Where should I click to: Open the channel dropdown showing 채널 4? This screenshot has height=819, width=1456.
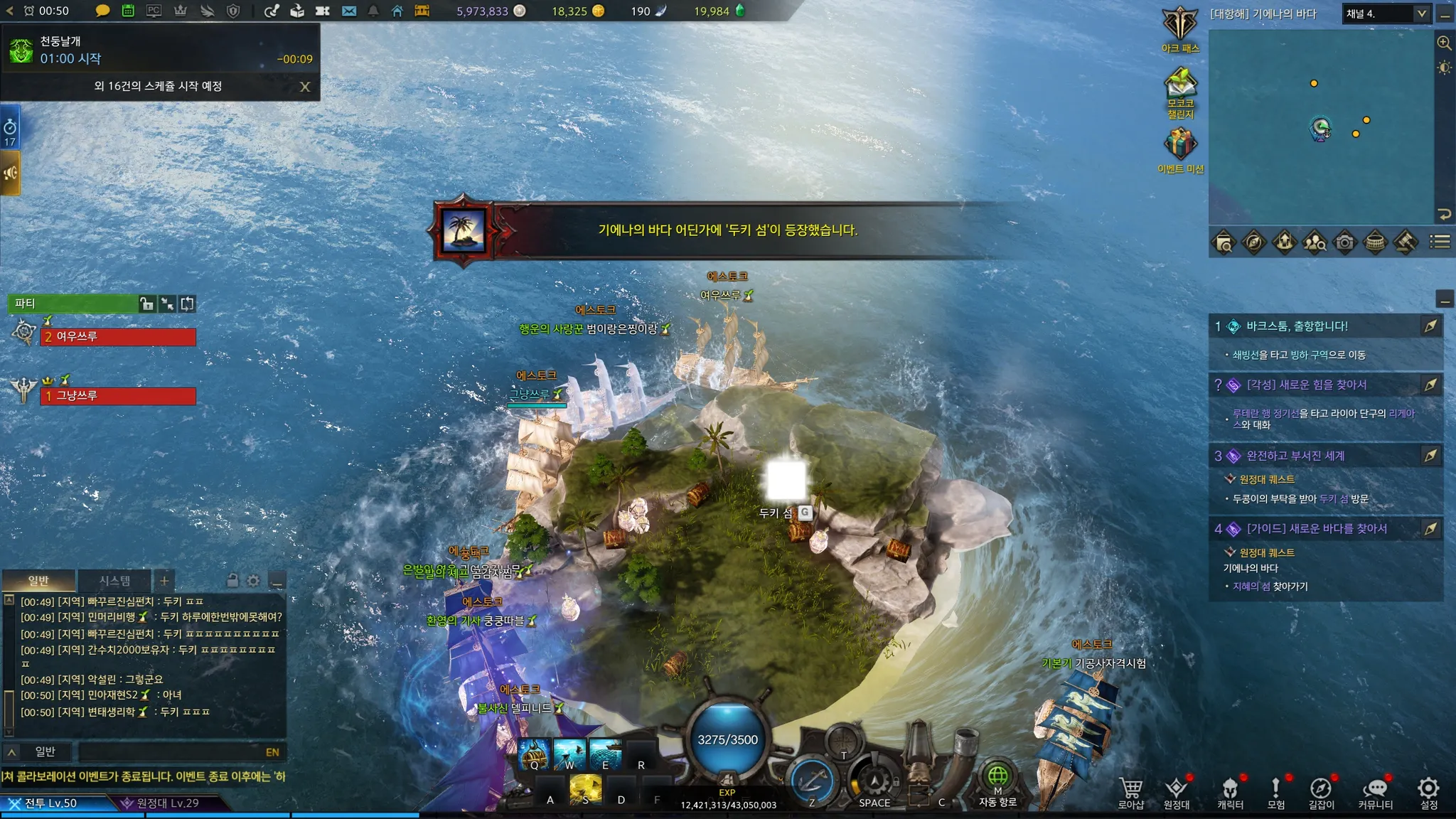[x=1386, y=14]
